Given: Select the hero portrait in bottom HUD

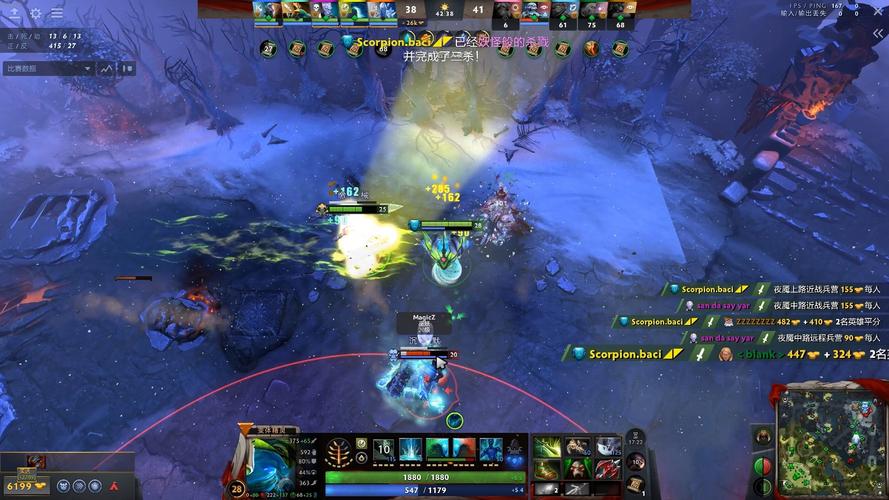Looking at the screenshot, I should (267, 462).
